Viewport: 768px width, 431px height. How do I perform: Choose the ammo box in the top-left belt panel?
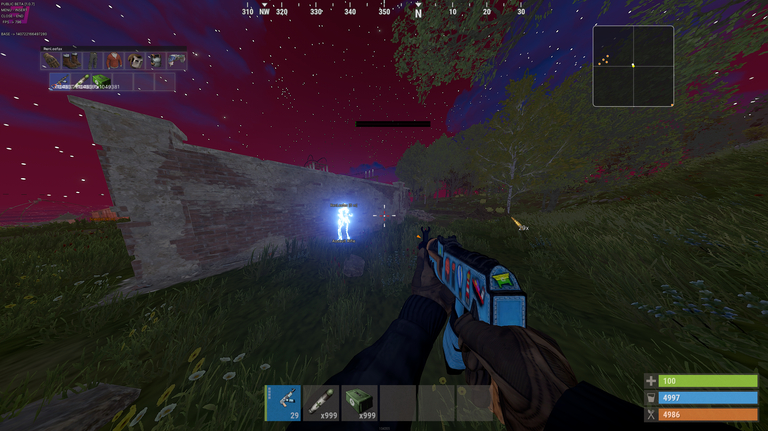pos(104,82)
